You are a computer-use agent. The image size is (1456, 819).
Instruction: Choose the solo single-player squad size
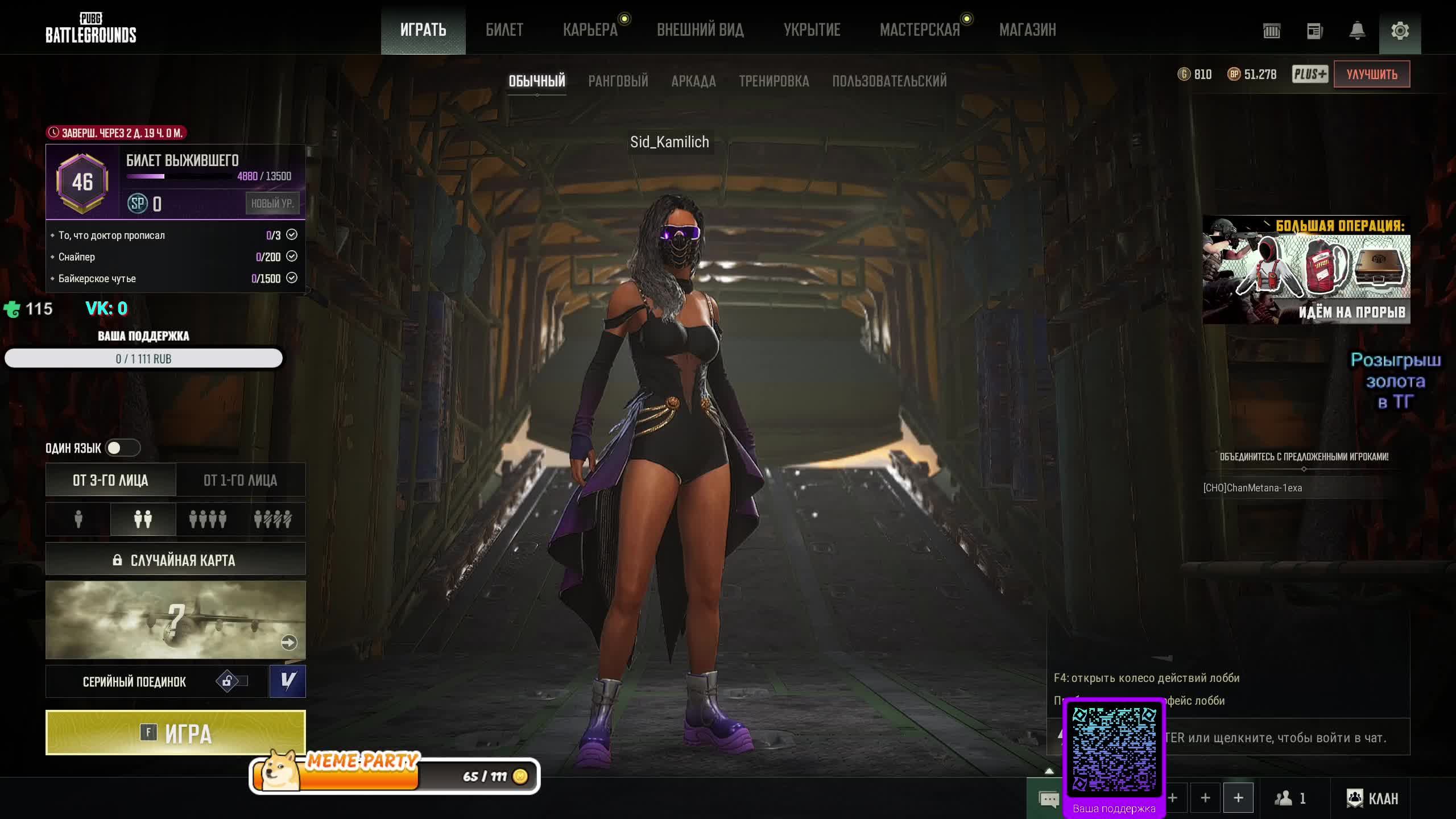(78, 519)
